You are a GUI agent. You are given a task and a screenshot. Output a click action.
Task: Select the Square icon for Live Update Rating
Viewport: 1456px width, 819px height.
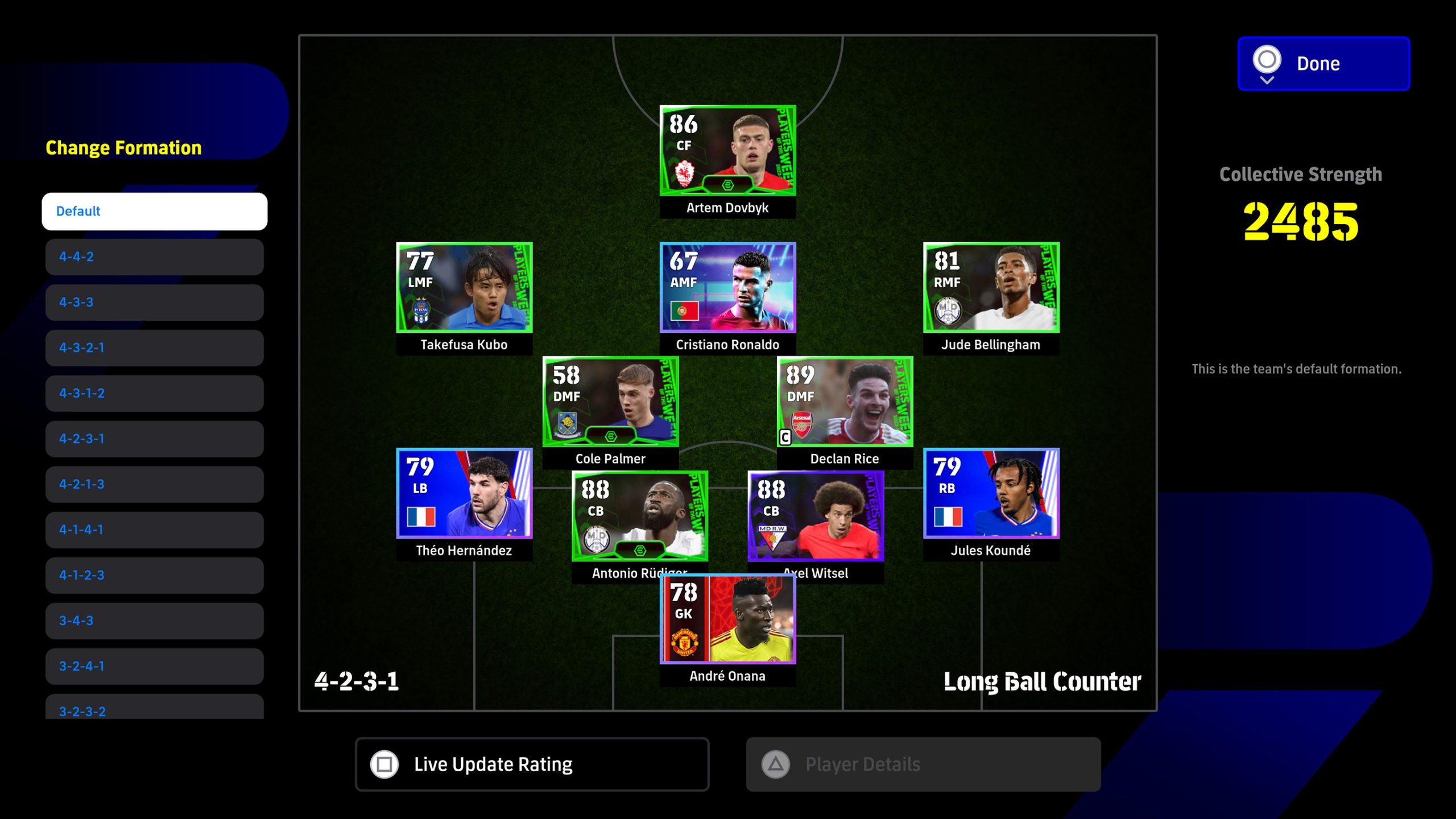384,764
